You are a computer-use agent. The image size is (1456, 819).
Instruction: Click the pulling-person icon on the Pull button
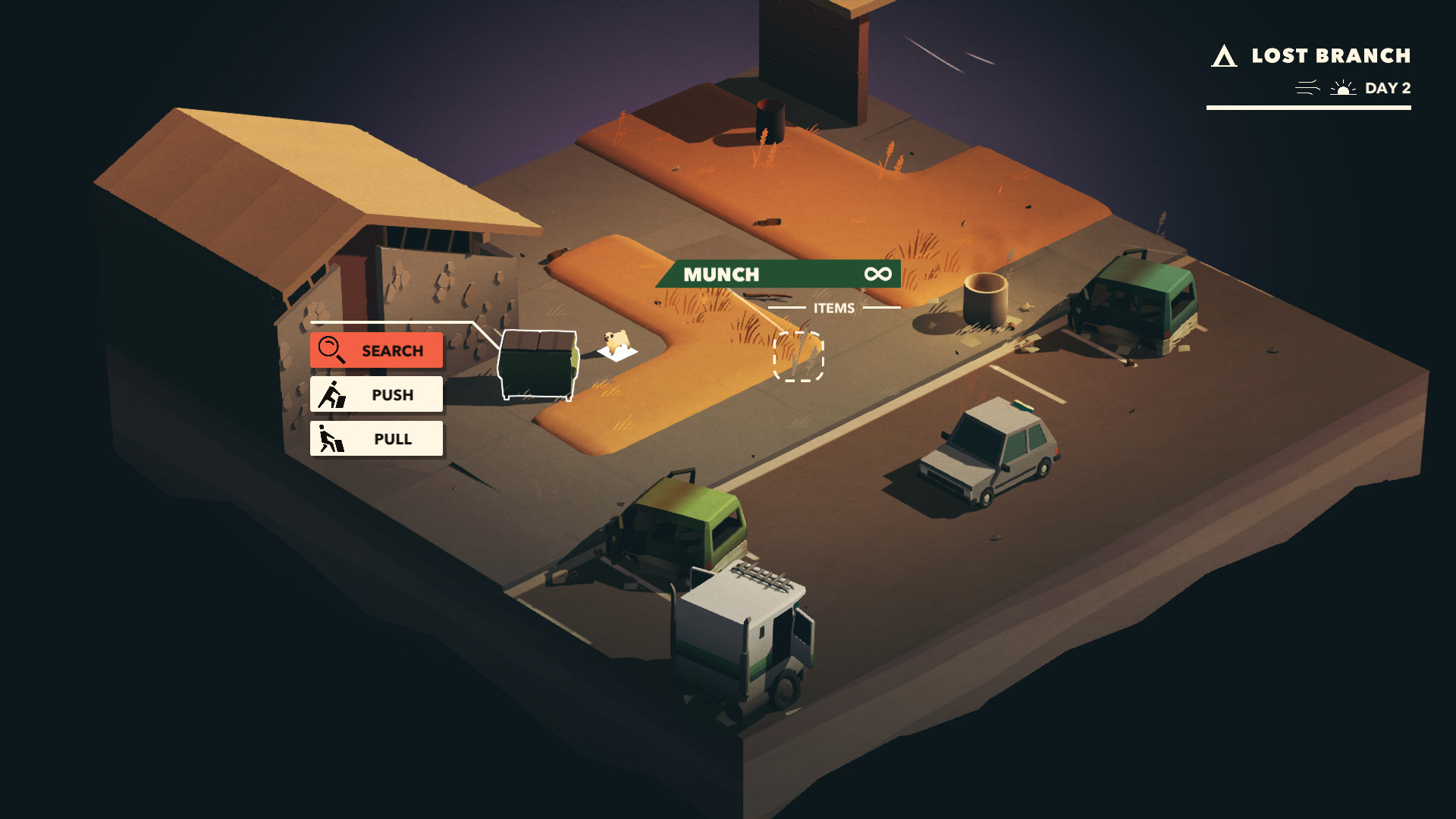click(x=331, y=438)
